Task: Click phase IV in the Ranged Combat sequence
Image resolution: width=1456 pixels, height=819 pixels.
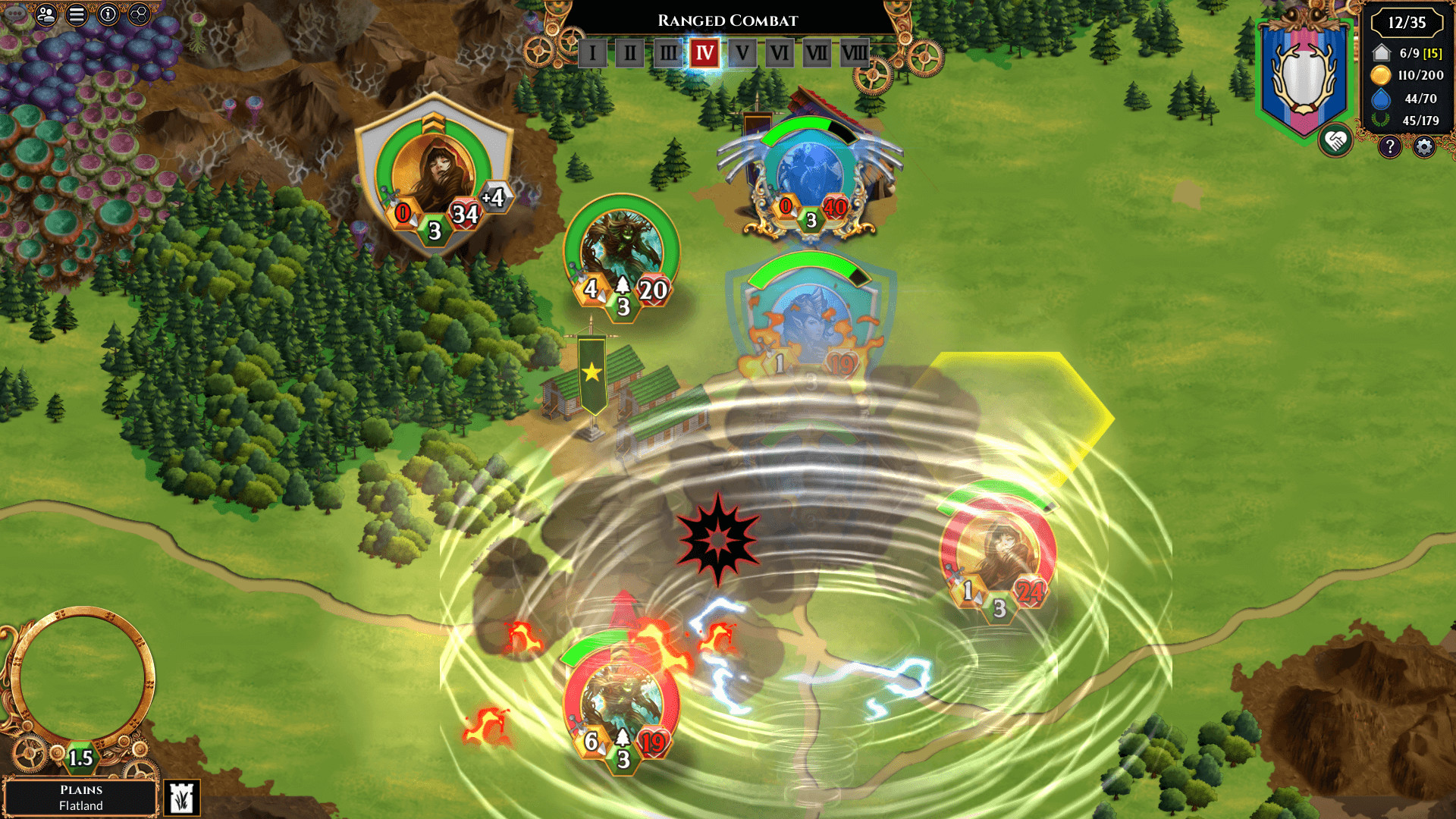Action: [704, 53]
